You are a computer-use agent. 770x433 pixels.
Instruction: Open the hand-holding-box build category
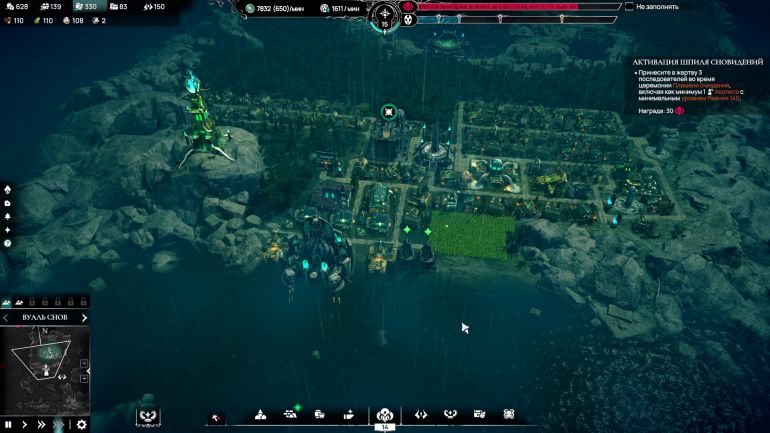click(x=349, y=414)
